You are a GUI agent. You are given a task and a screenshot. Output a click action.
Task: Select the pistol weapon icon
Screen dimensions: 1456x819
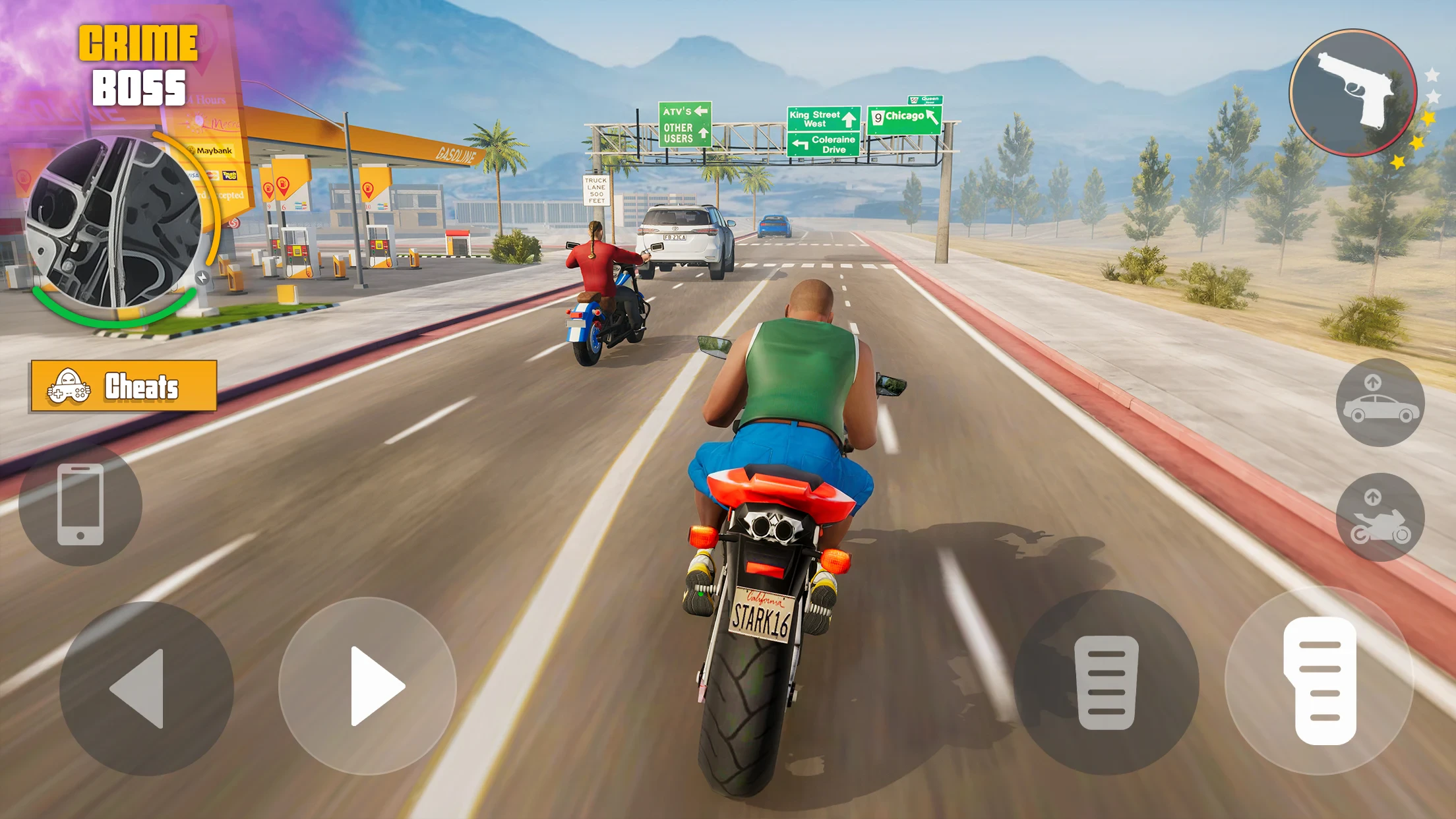click(x=1352, y=93)
